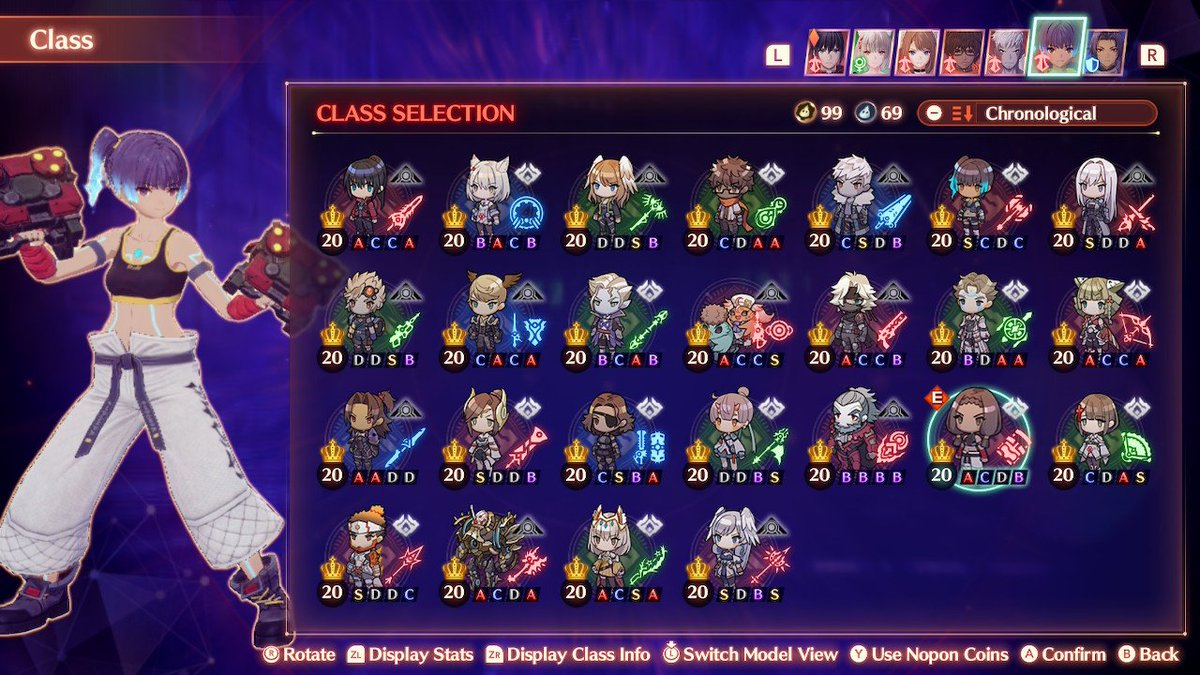Open the Chronological sort dropdown
The height and width of the screenshot is (675, 1200).
[1040, 113]
